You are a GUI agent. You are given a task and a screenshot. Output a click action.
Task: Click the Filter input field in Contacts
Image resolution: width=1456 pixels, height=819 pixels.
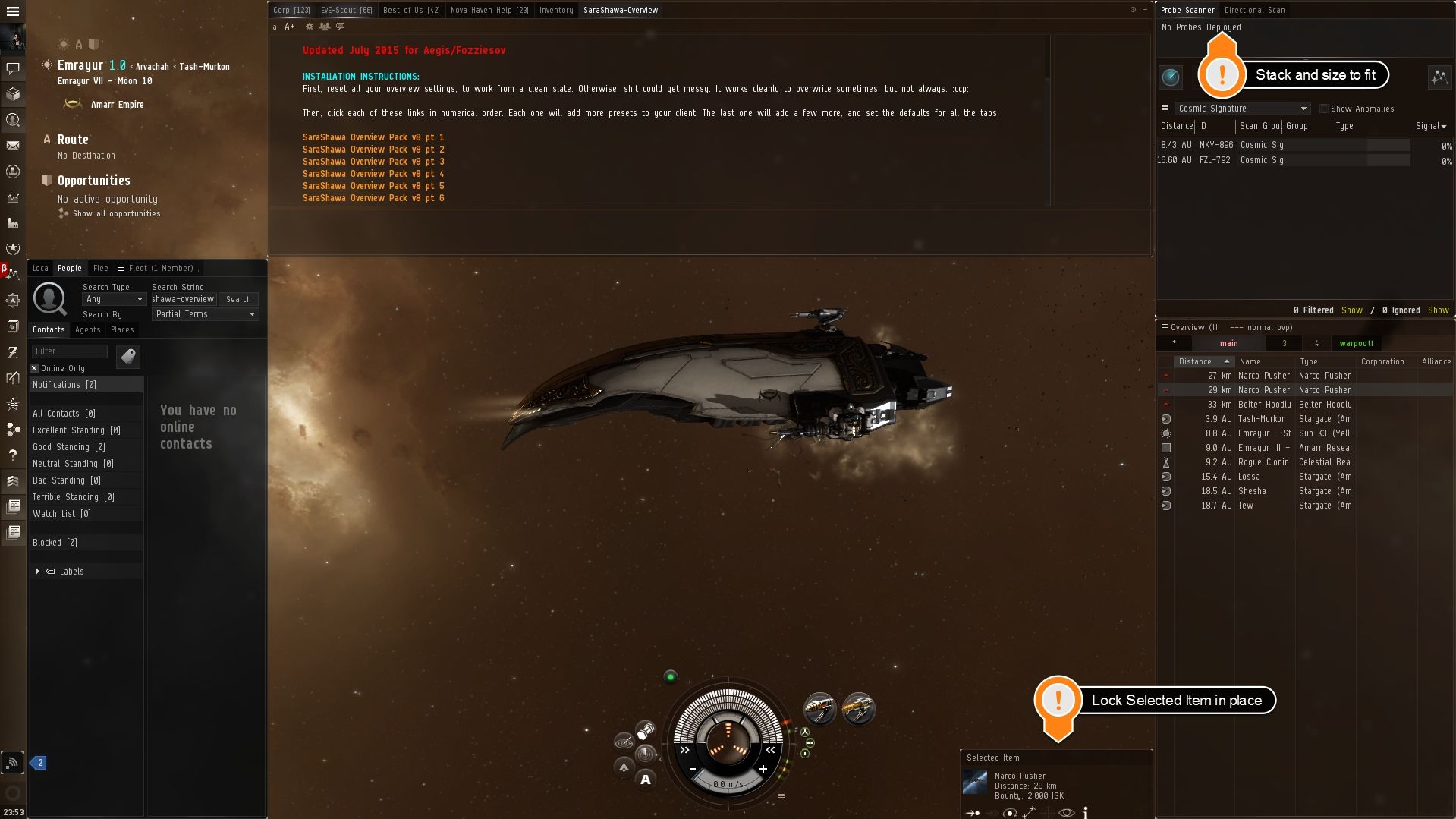69,351
